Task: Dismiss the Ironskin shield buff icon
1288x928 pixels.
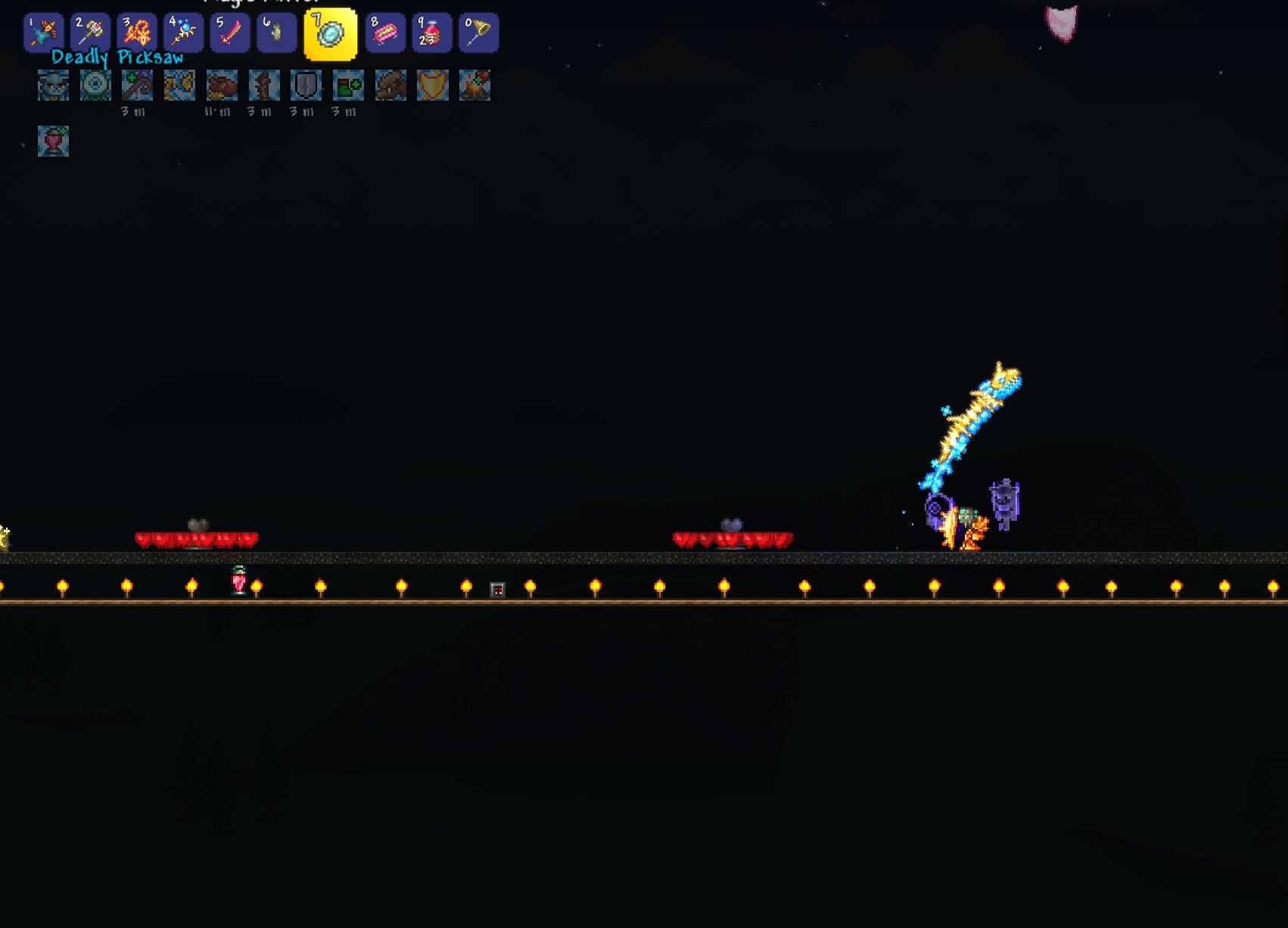Action: tap(306, 86)
